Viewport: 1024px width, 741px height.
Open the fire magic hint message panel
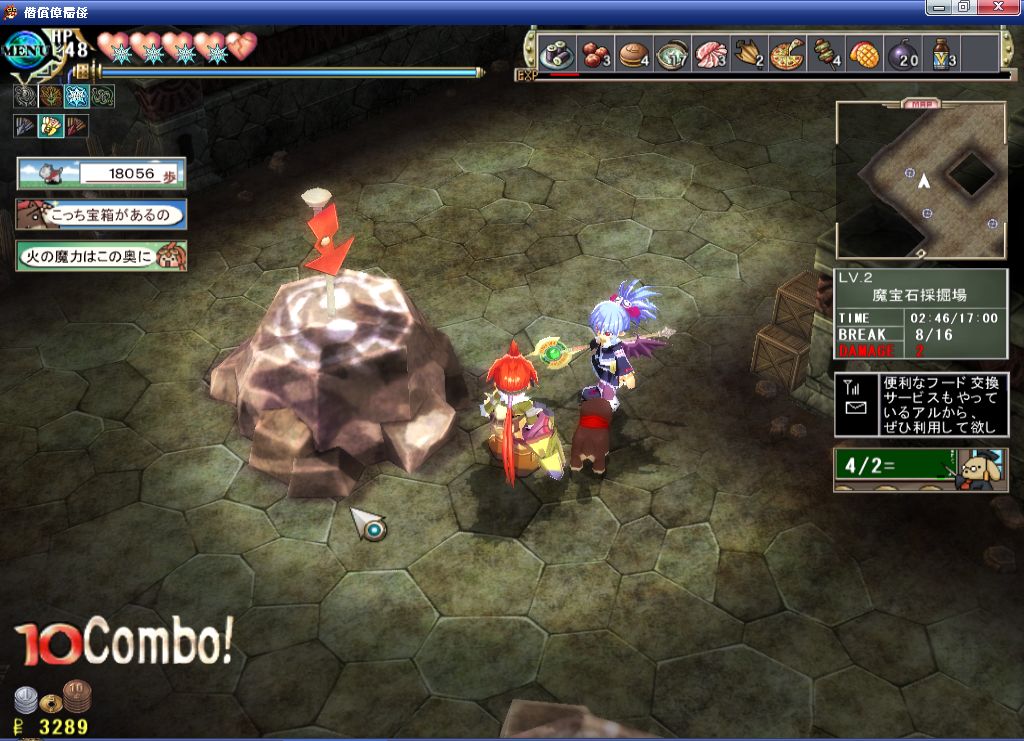click(x=101, y=256)
